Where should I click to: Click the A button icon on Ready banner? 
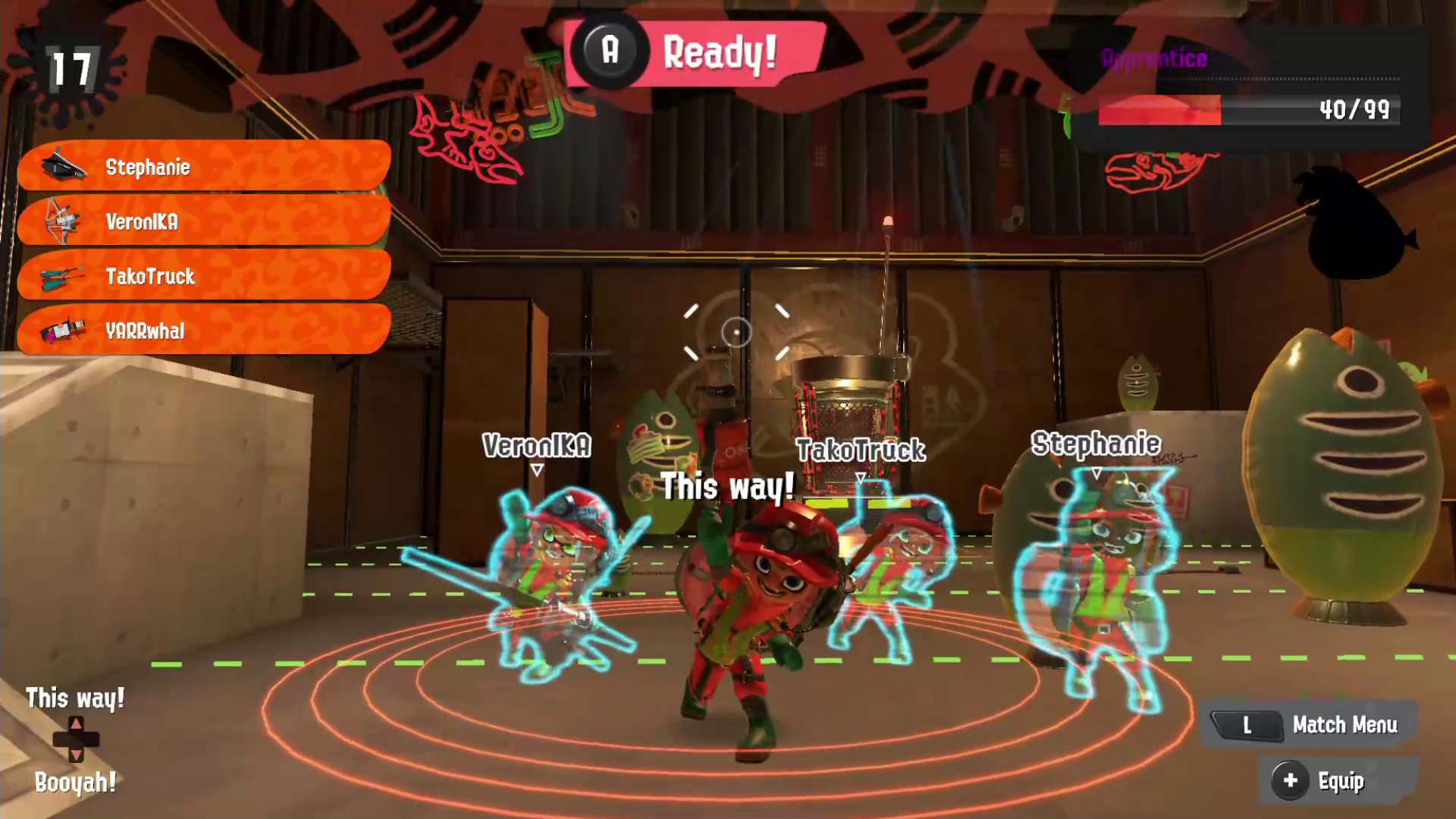coord(611,52)
